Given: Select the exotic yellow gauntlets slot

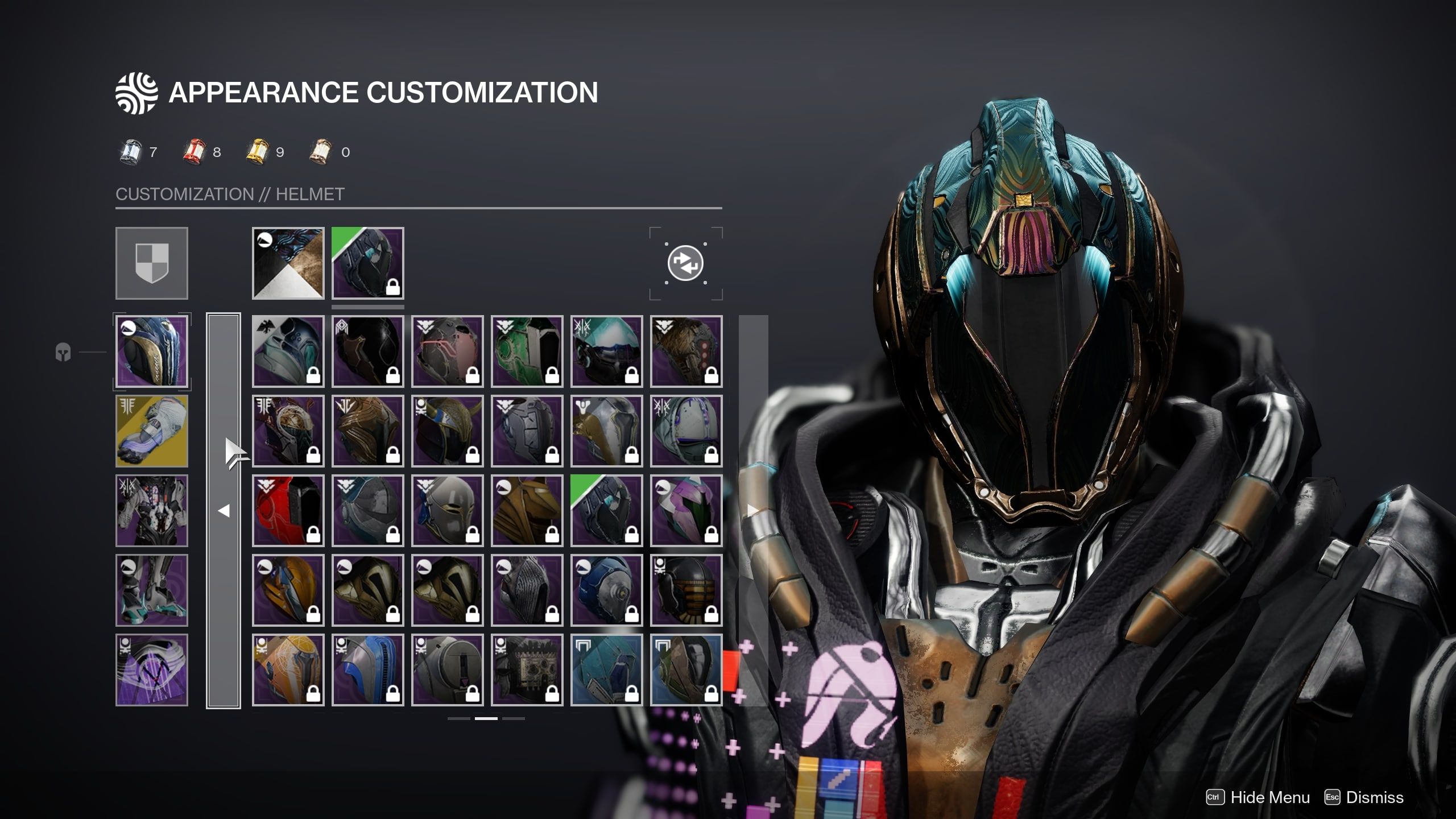Looking at the screenshot, I should pos(152,431).
